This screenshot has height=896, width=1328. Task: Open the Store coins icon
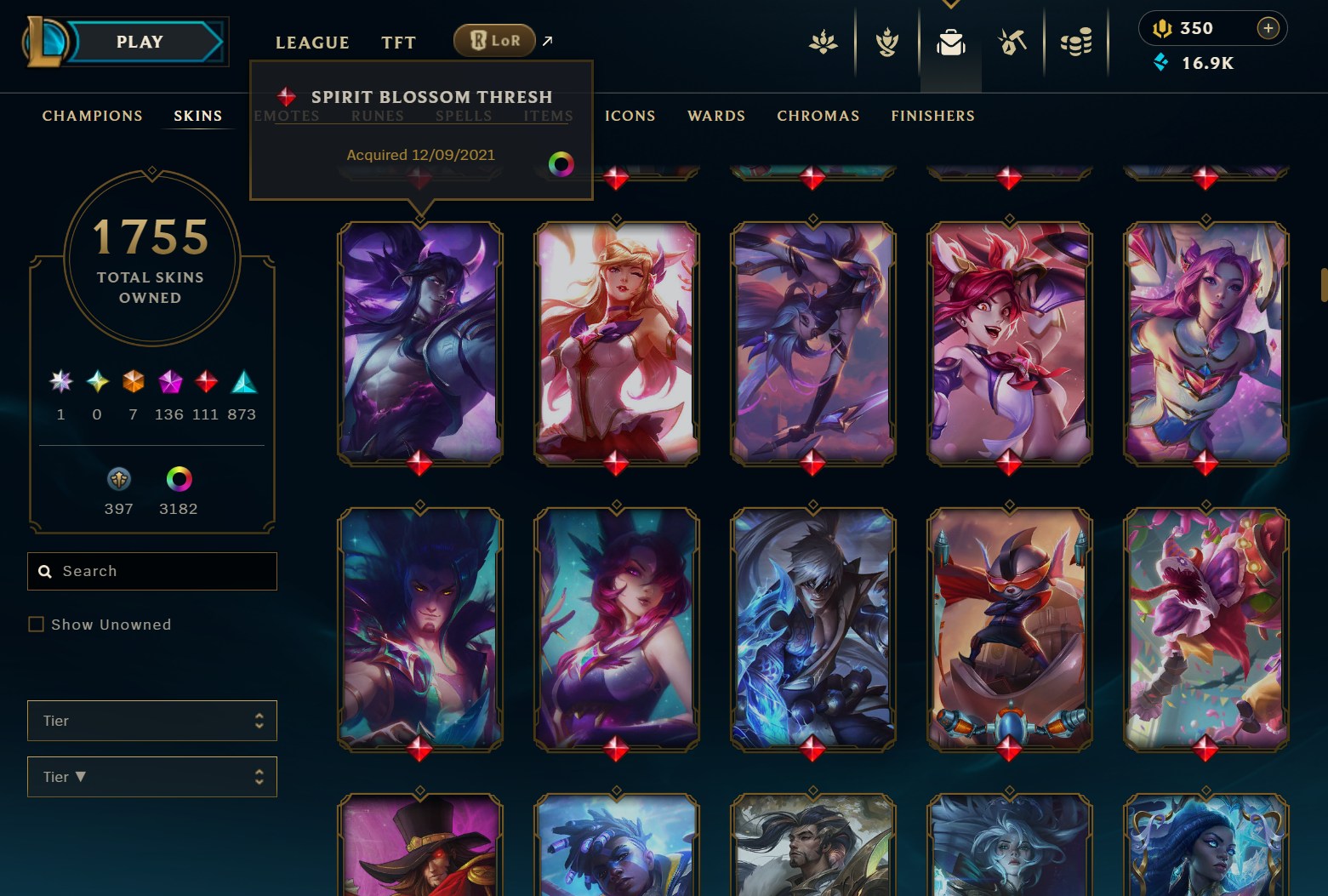tap(1076, 42)
